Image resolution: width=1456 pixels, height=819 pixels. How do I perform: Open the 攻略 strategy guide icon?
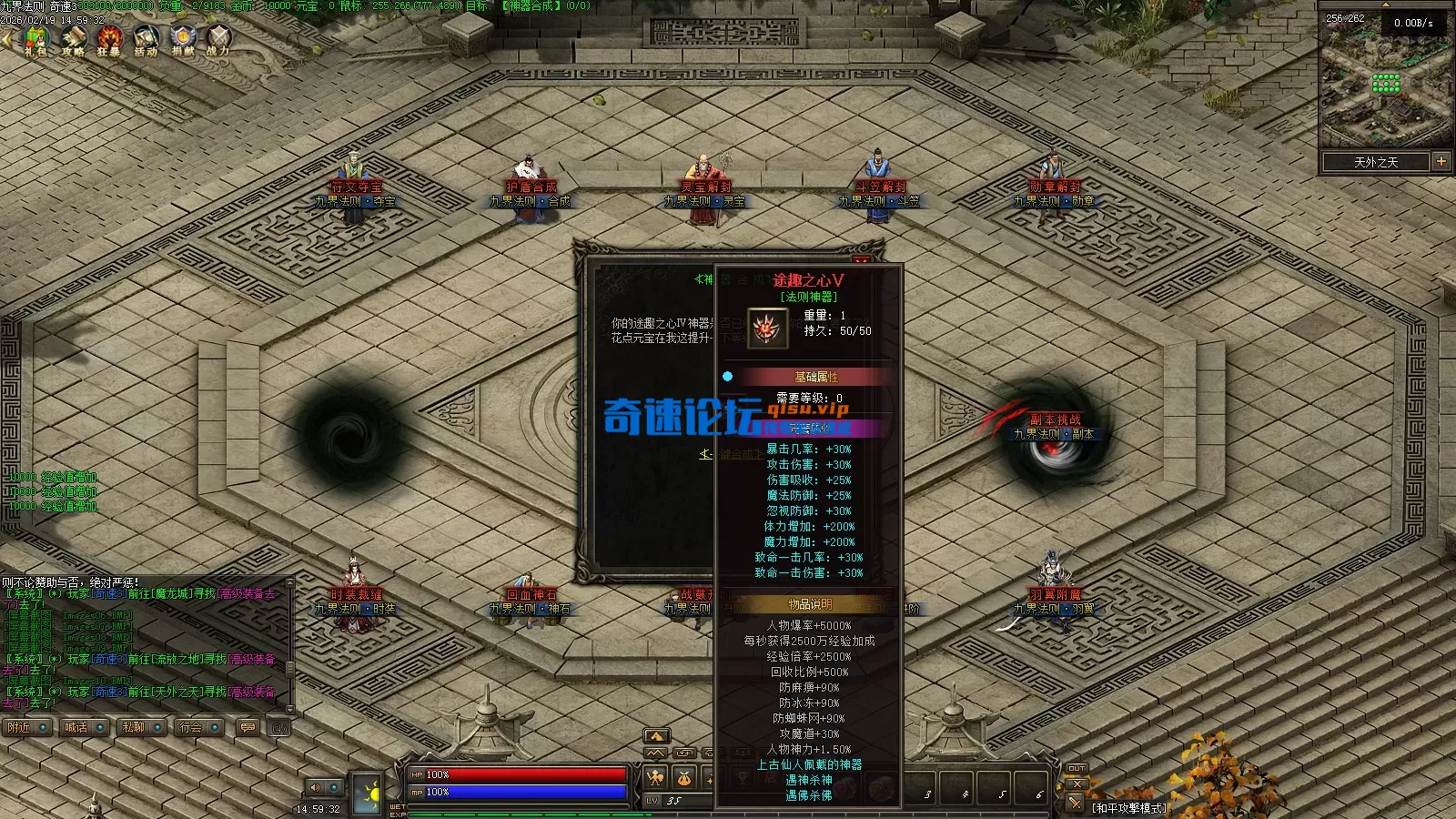[73, 39]
